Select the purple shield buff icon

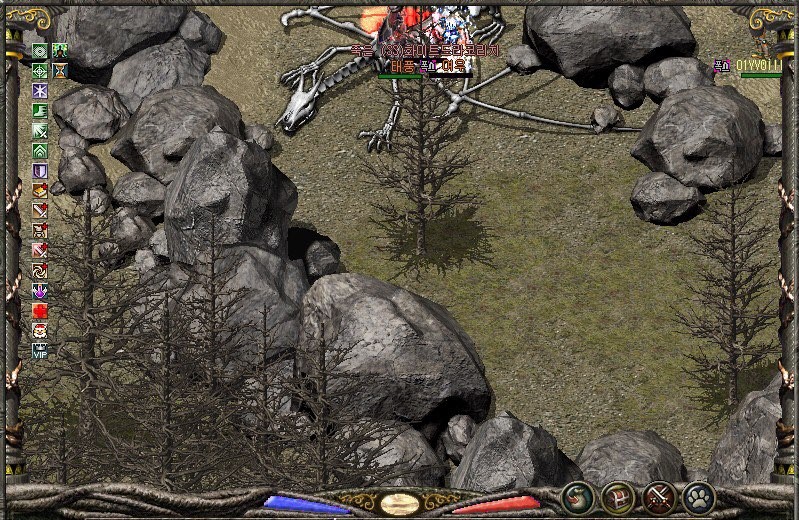(40, 171)
